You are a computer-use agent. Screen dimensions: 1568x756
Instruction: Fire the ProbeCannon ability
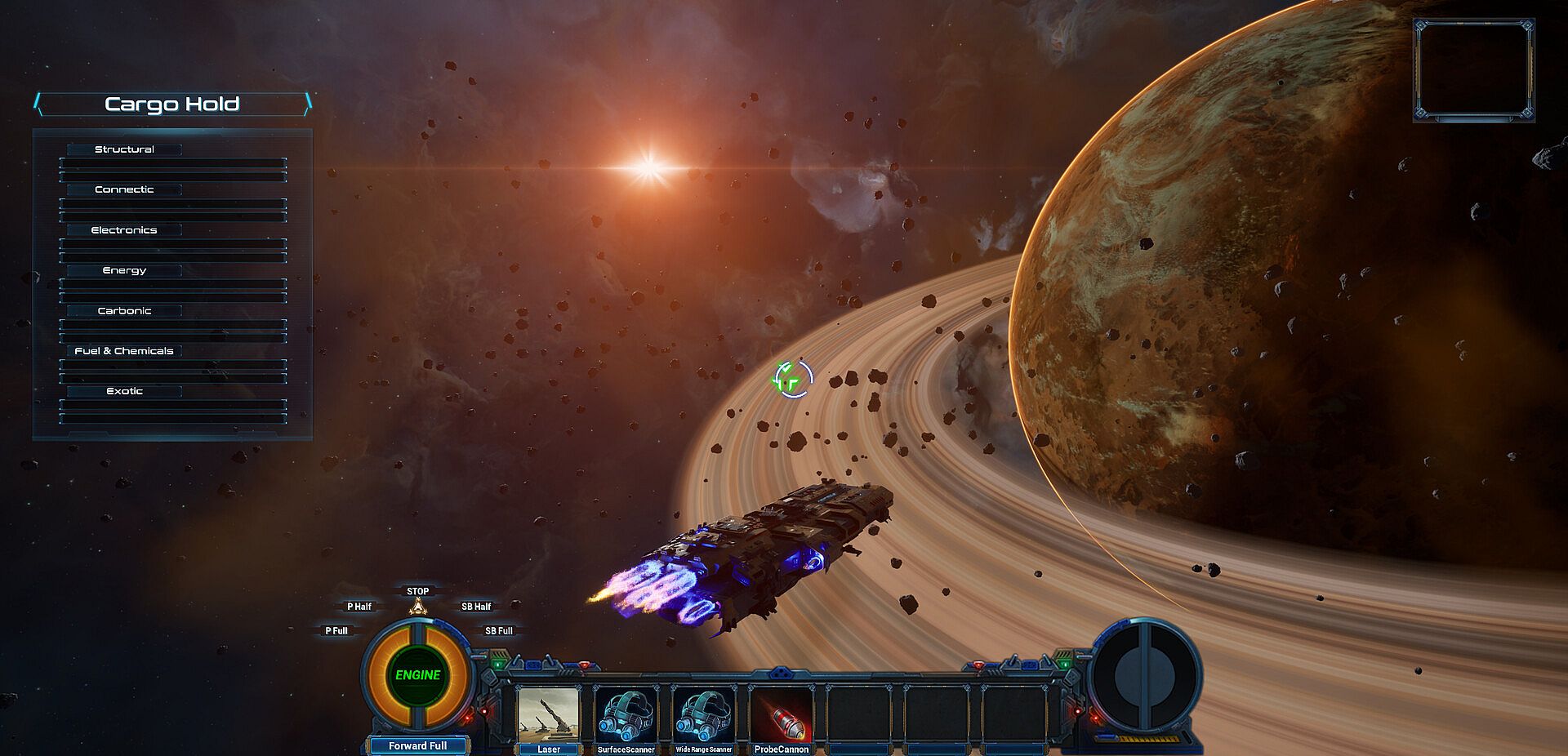coord(781,716)
